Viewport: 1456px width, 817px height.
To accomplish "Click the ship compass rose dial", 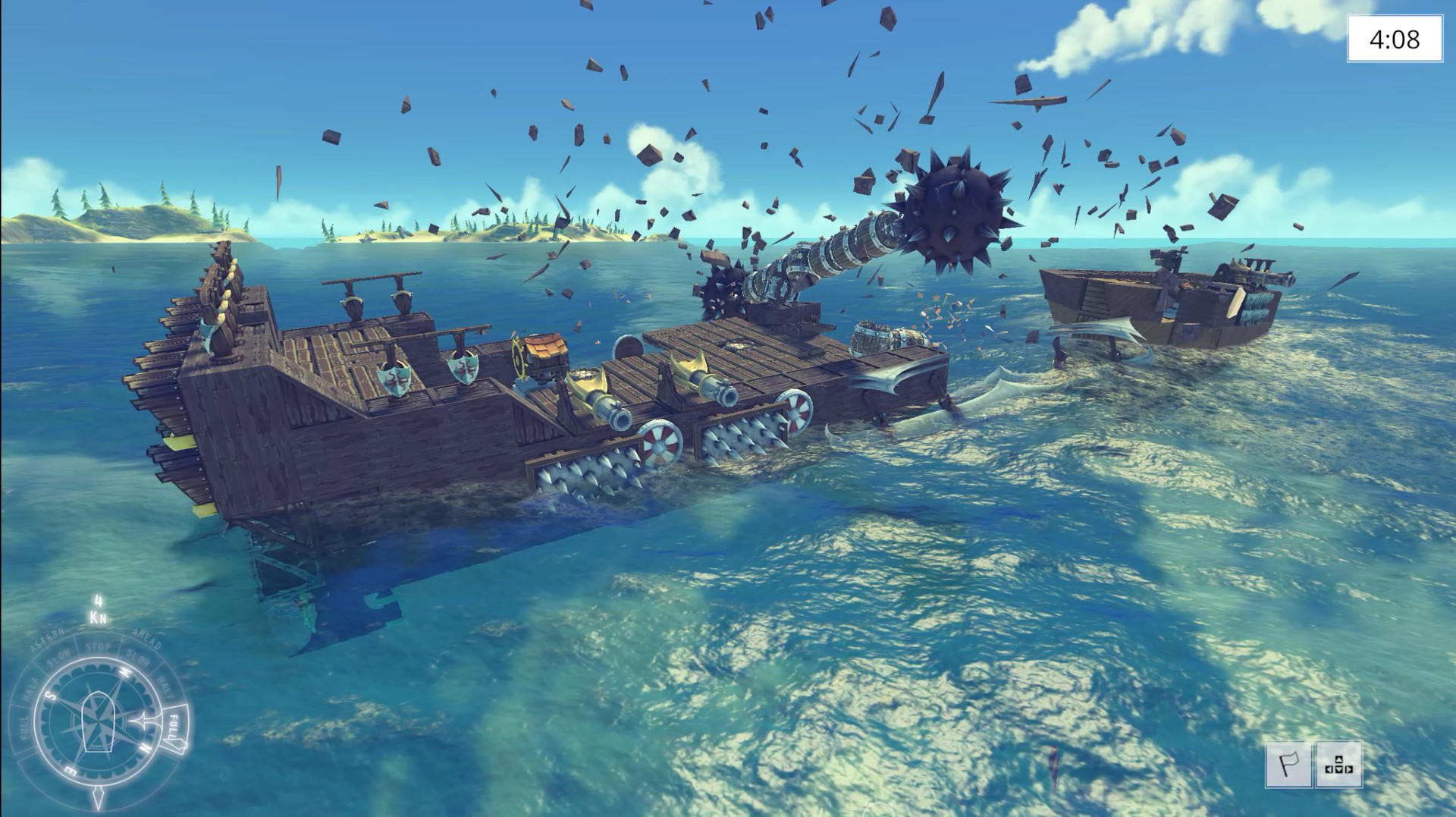I will click(x=98, y=722).
